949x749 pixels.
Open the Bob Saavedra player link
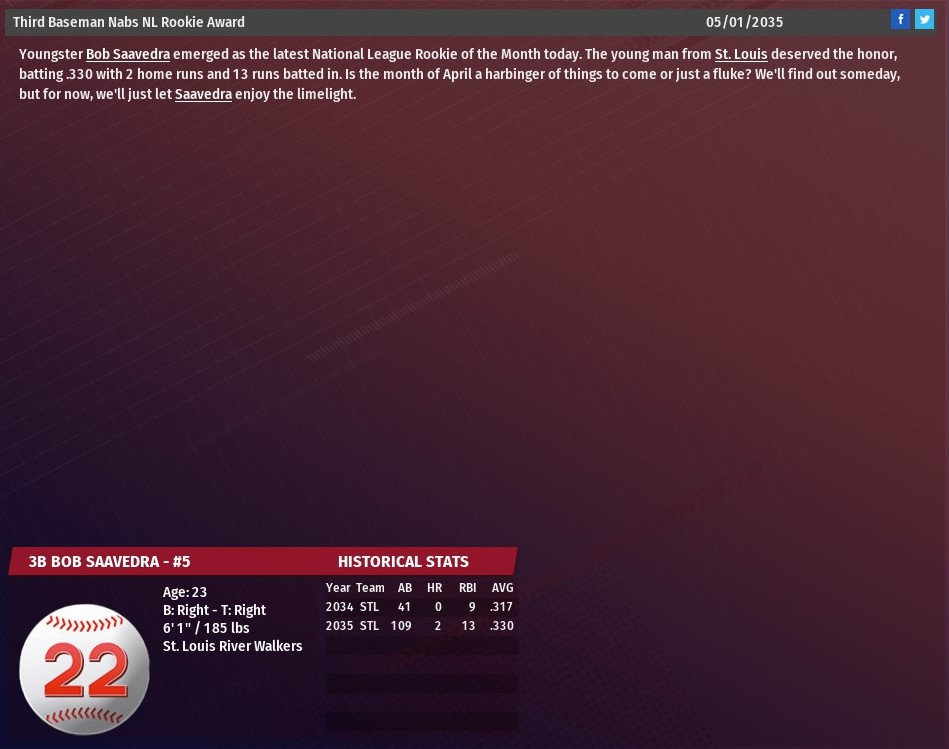pos(127,55)
